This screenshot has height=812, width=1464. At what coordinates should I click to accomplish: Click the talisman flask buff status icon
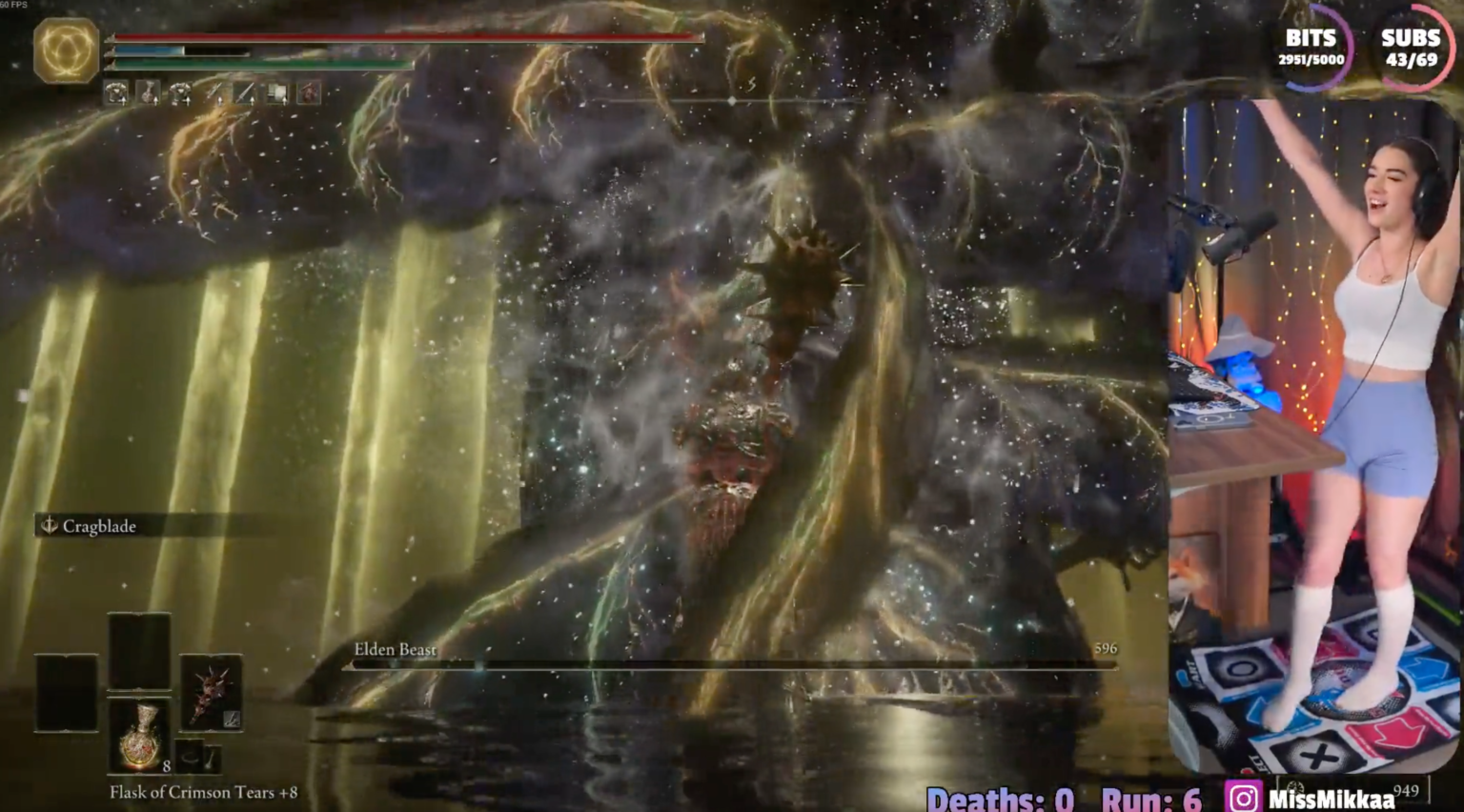[147, 92]
